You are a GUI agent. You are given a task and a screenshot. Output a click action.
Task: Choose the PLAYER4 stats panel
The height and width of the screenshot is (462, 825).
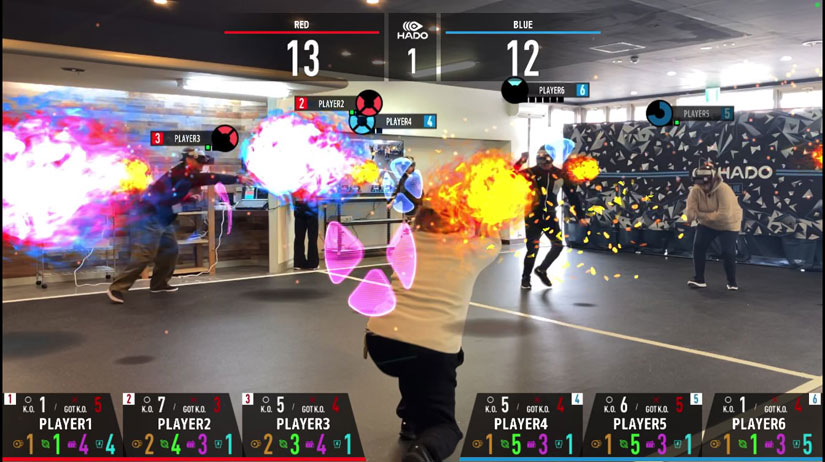(523, 425)
